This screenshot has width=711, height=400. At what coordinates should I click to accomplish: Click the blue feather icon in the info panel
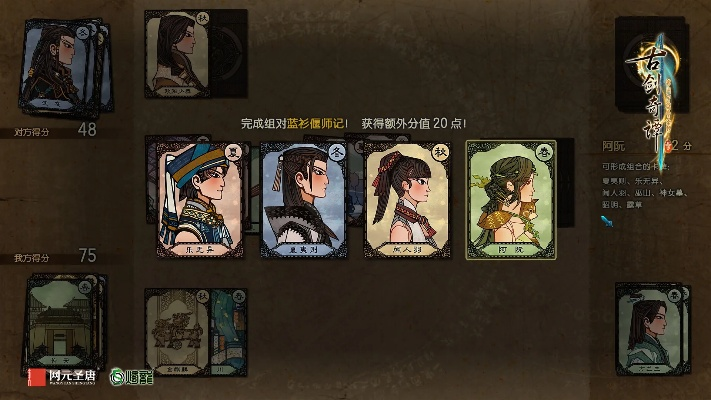coord(606,221)
